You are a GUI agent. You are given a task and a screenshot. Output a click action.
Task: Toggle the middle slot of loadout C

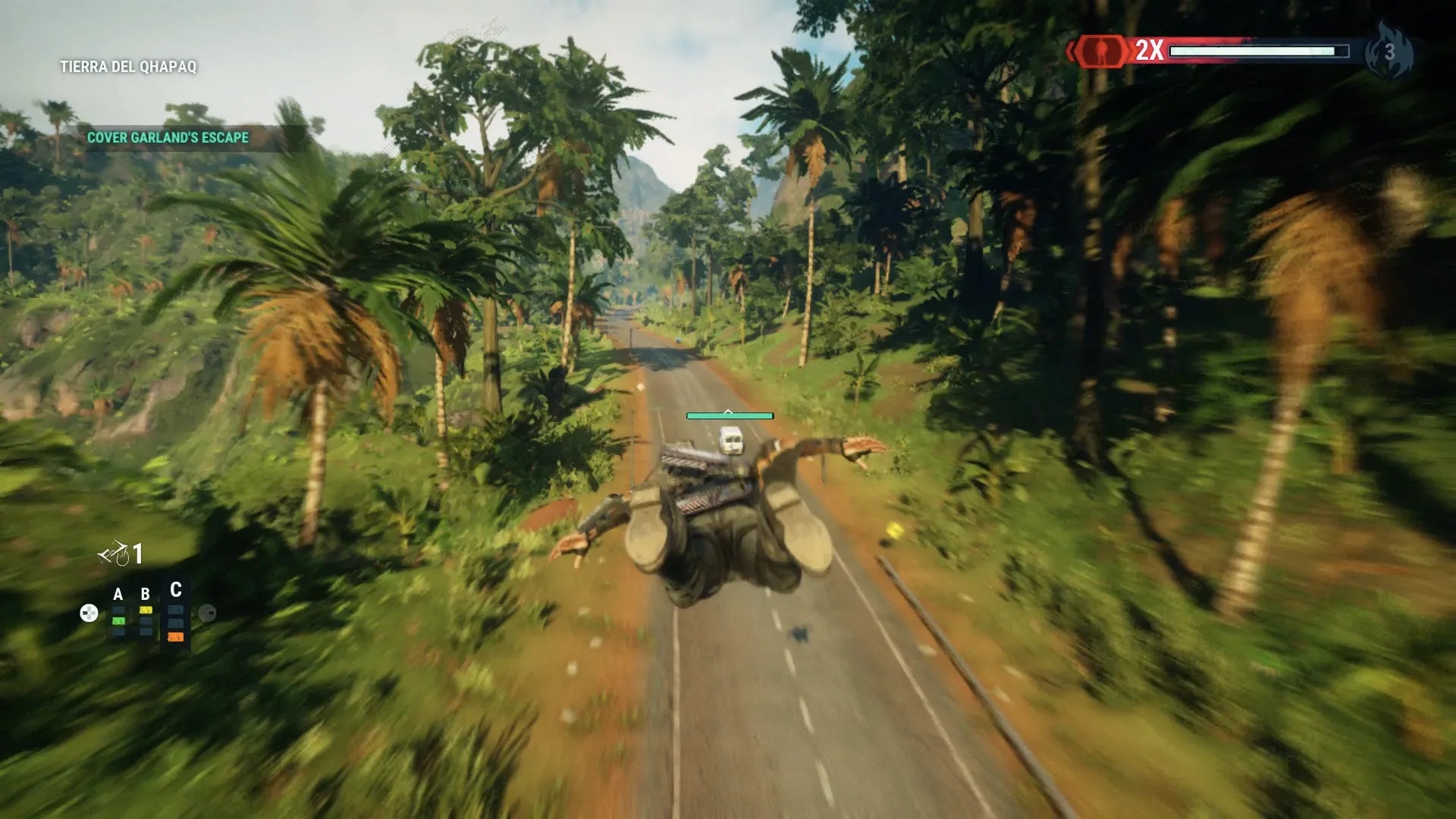tap(175, 623)
